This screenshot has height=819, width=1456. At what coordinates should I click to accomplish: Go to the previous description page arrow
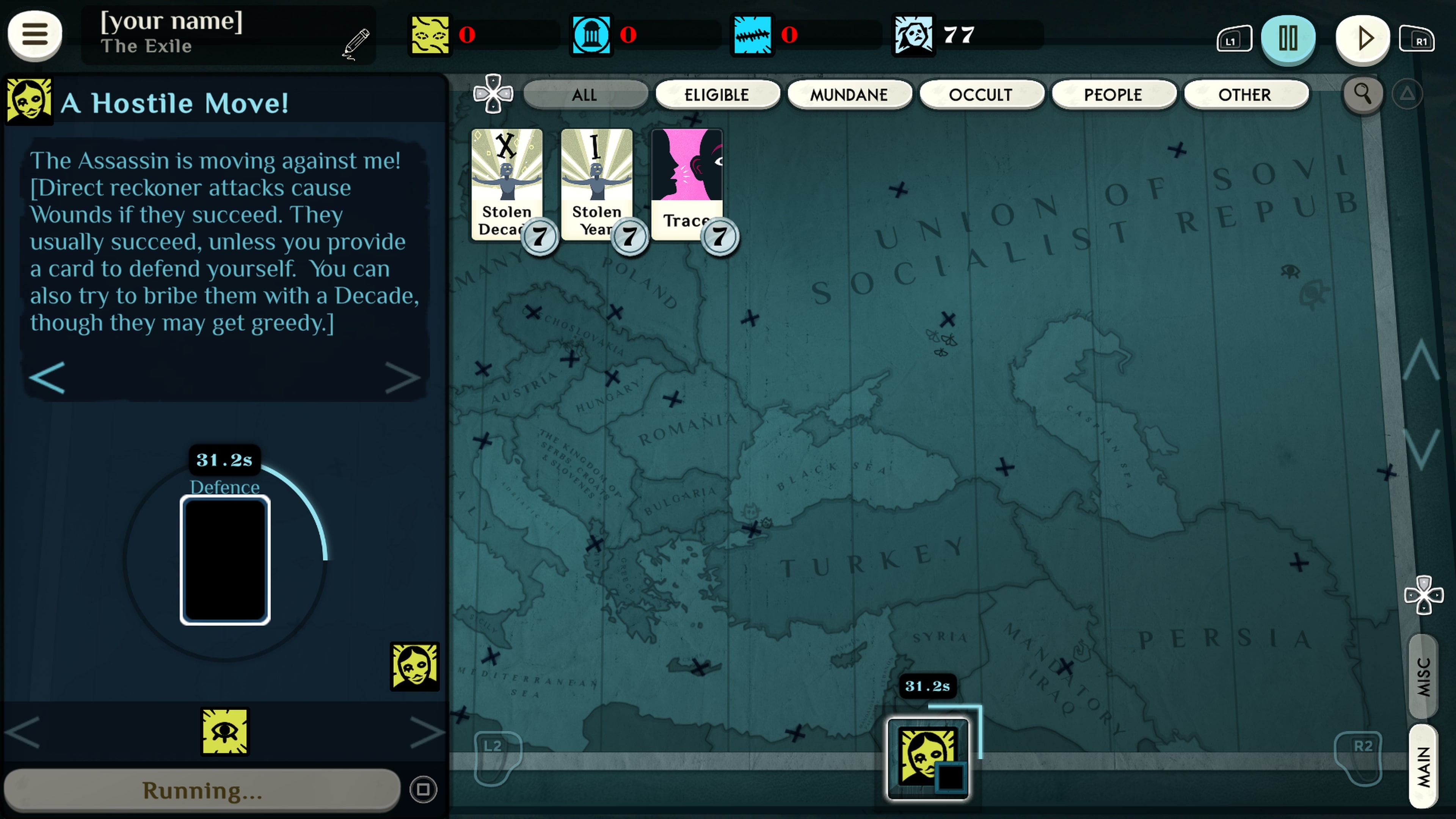(x=47, y=378)
